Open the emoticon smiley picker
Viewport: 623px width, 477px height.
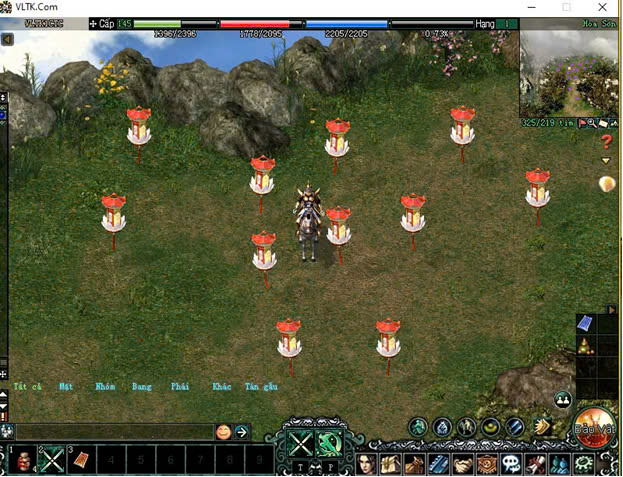tap(223, 432)
